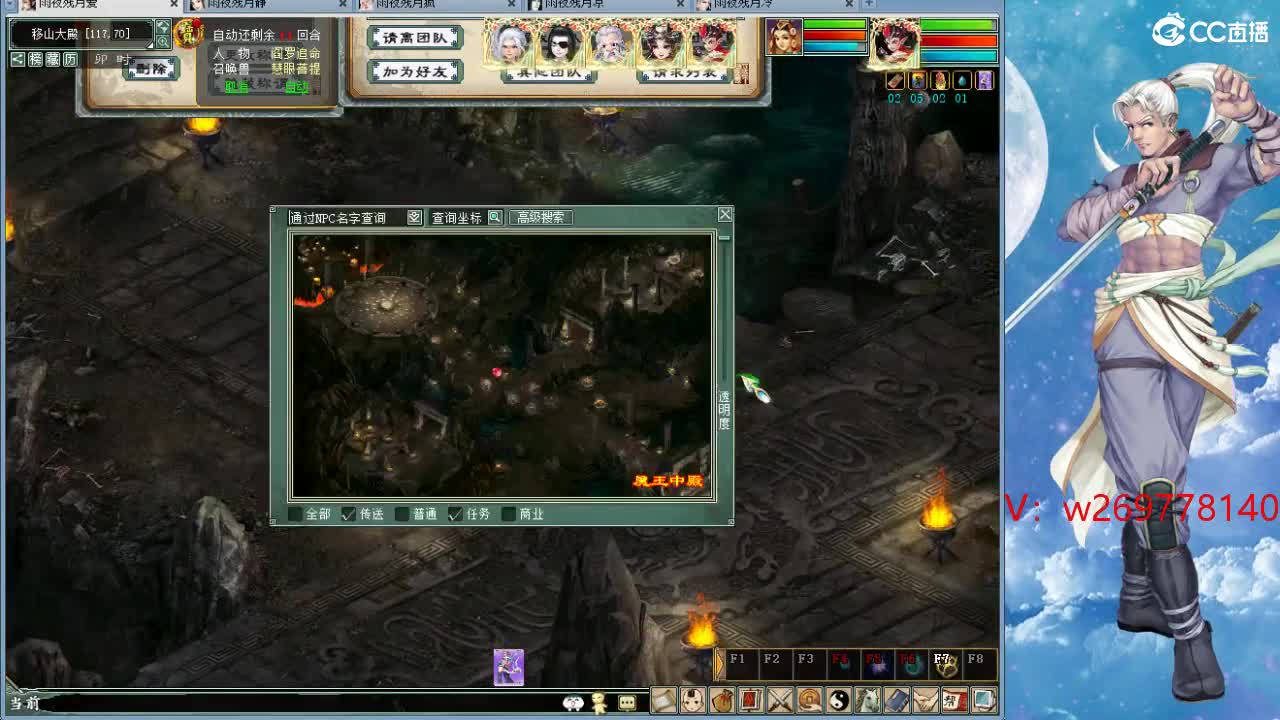Select the crossed swords PK icon
The width and height of the screenshot is (1280, 720).
coord(780,700)
